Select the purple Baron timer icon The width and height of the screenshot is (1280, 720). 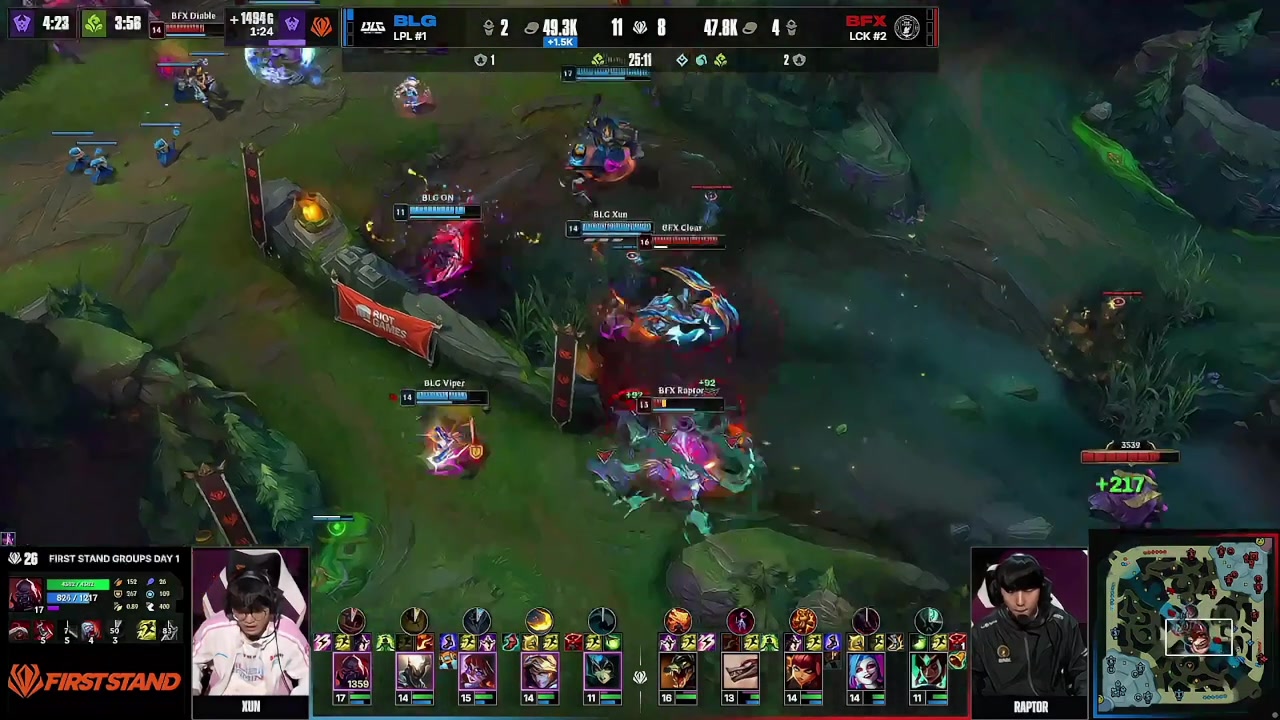click(22, 23)
